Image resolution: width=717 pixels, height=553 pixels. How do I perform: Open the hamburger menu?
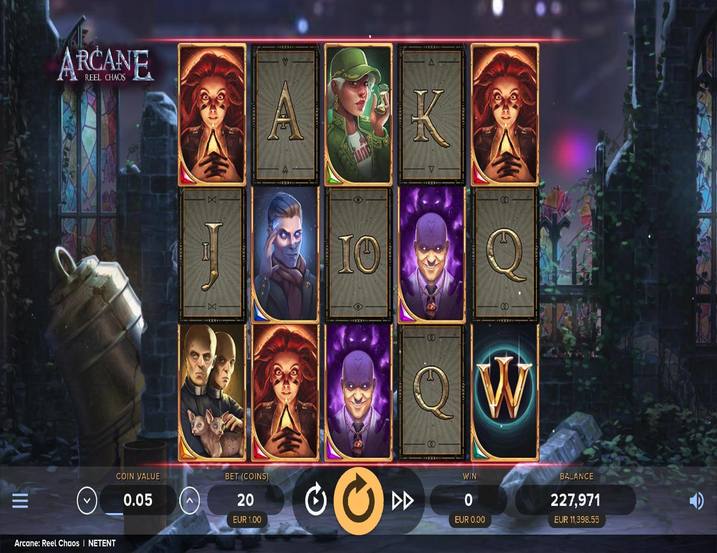[x=20, y=501]
